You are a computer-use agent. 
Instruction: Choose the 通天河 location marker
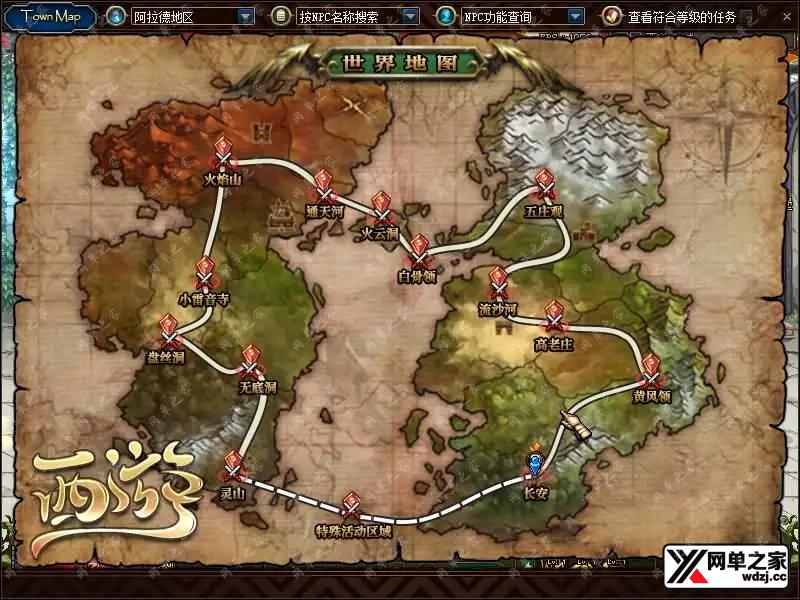[x=324, y=187]
